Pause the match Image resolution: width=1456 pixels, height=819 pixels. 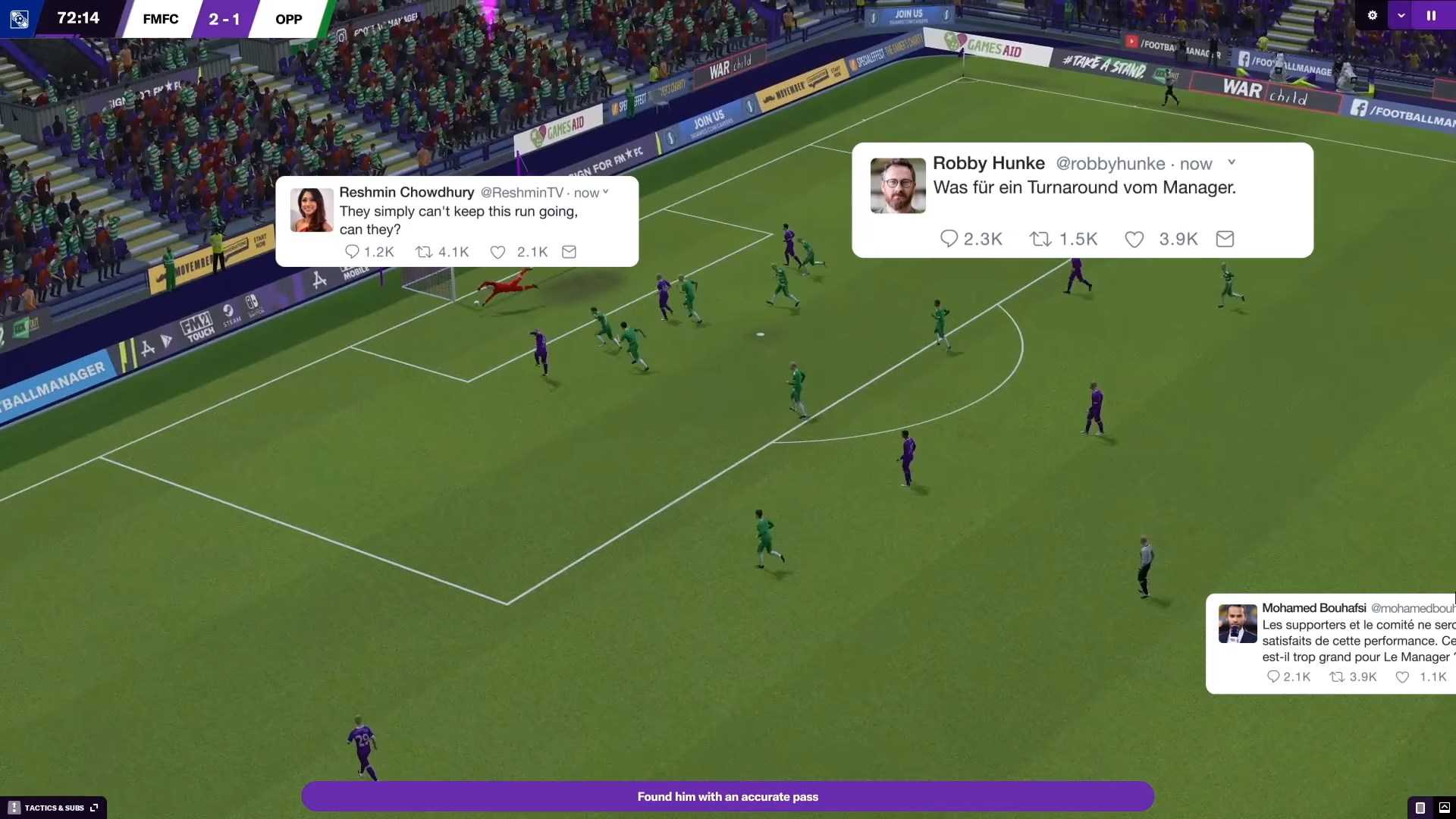(x=1431, y=15)
